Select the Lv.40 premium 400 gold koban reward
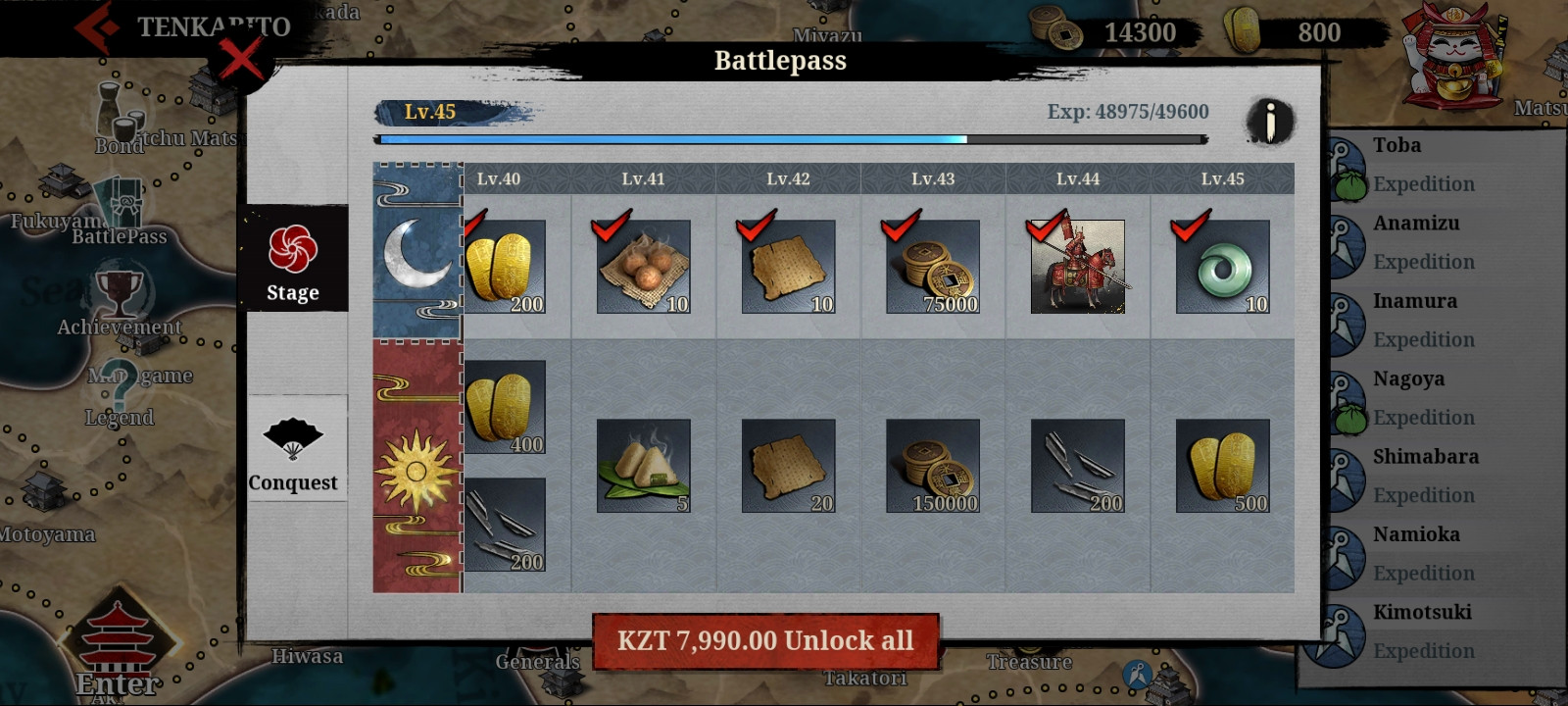The height and width of the screenshot is (706, 1568). (505, 407)
